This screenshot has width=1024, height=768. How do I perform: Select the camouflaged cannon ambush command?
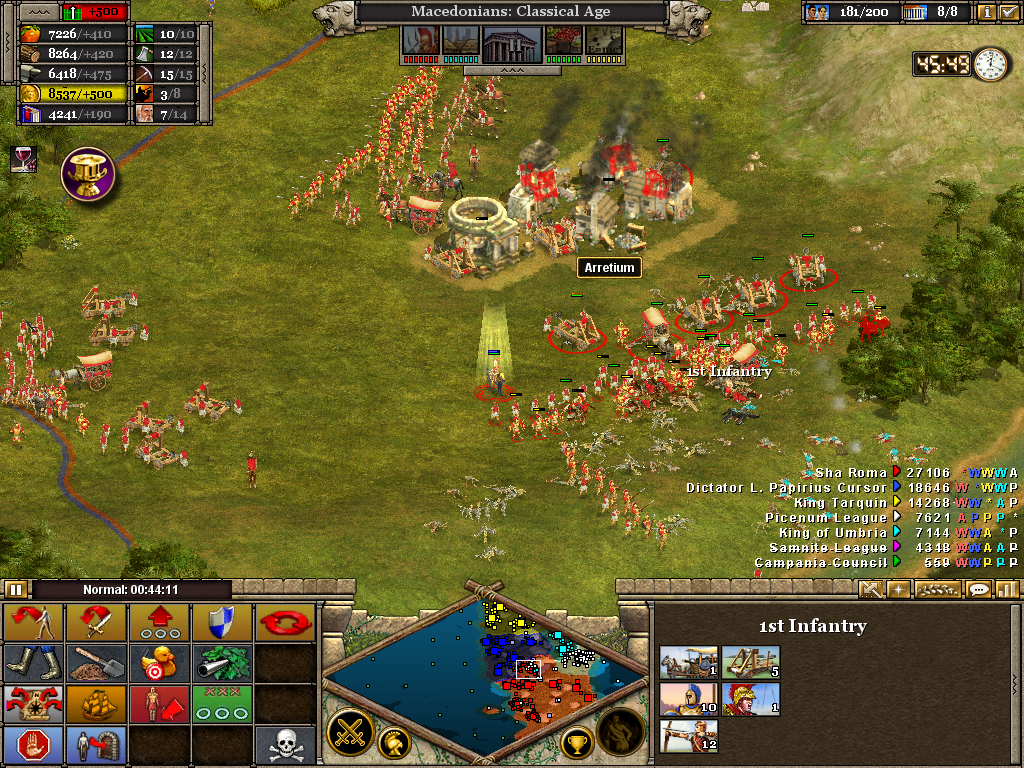coord(220,662)
